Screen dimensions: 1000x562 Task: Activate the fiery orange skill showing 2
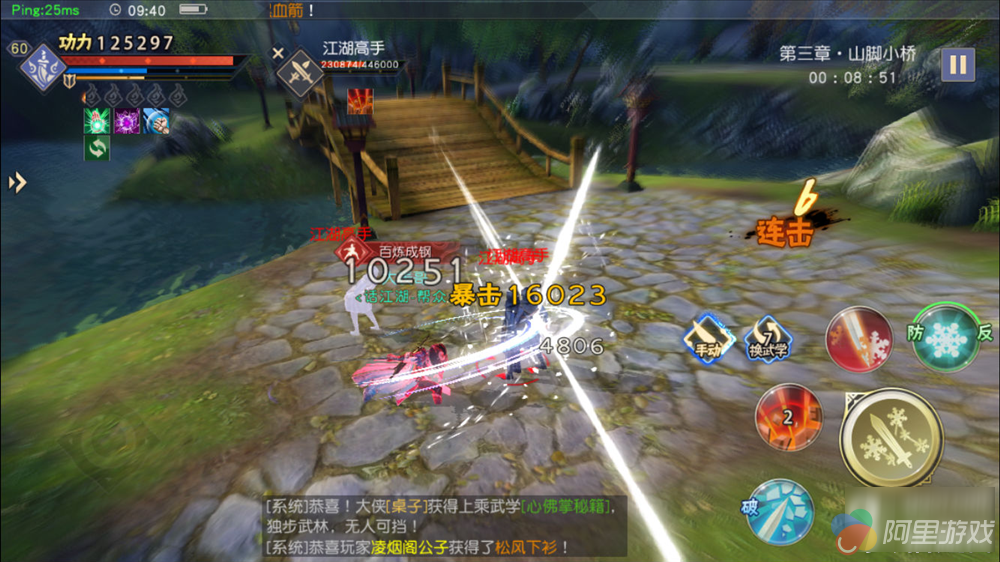click(x=788, y=417)
